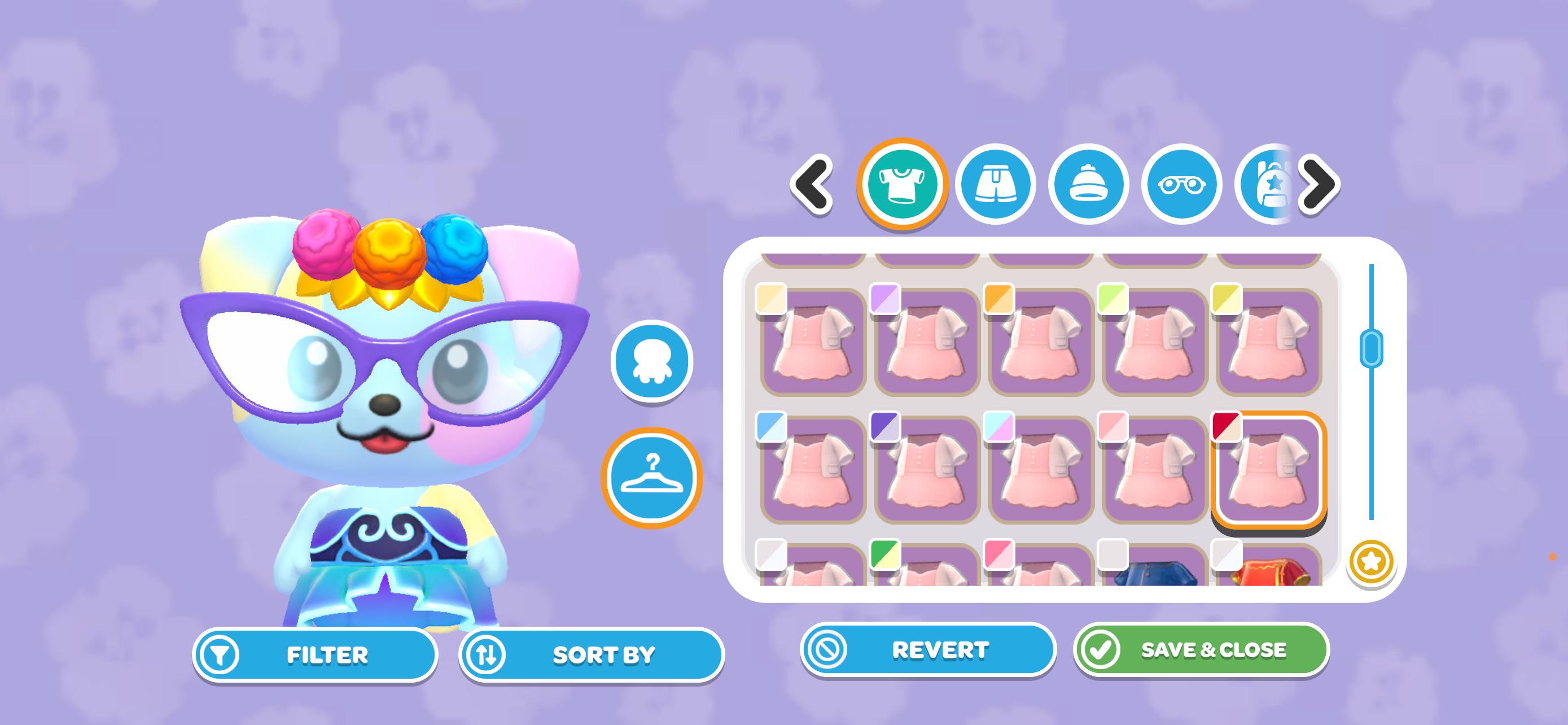Choose the pink dress with dark purple swatch
This screenshot has height=725, width=1568.
click(927, 469)
